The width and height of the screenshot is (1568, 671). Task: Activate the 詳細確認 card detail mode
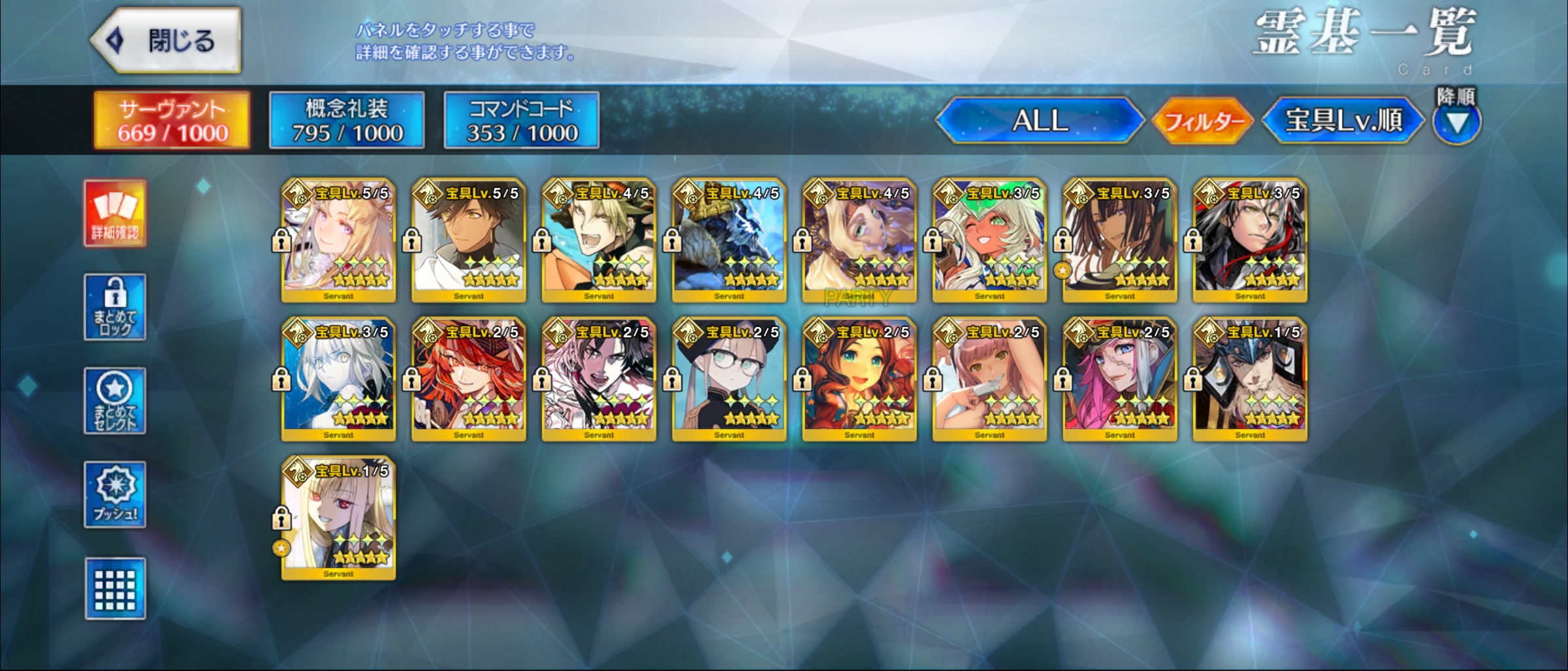pyautogui.click(x=115, y=214)
